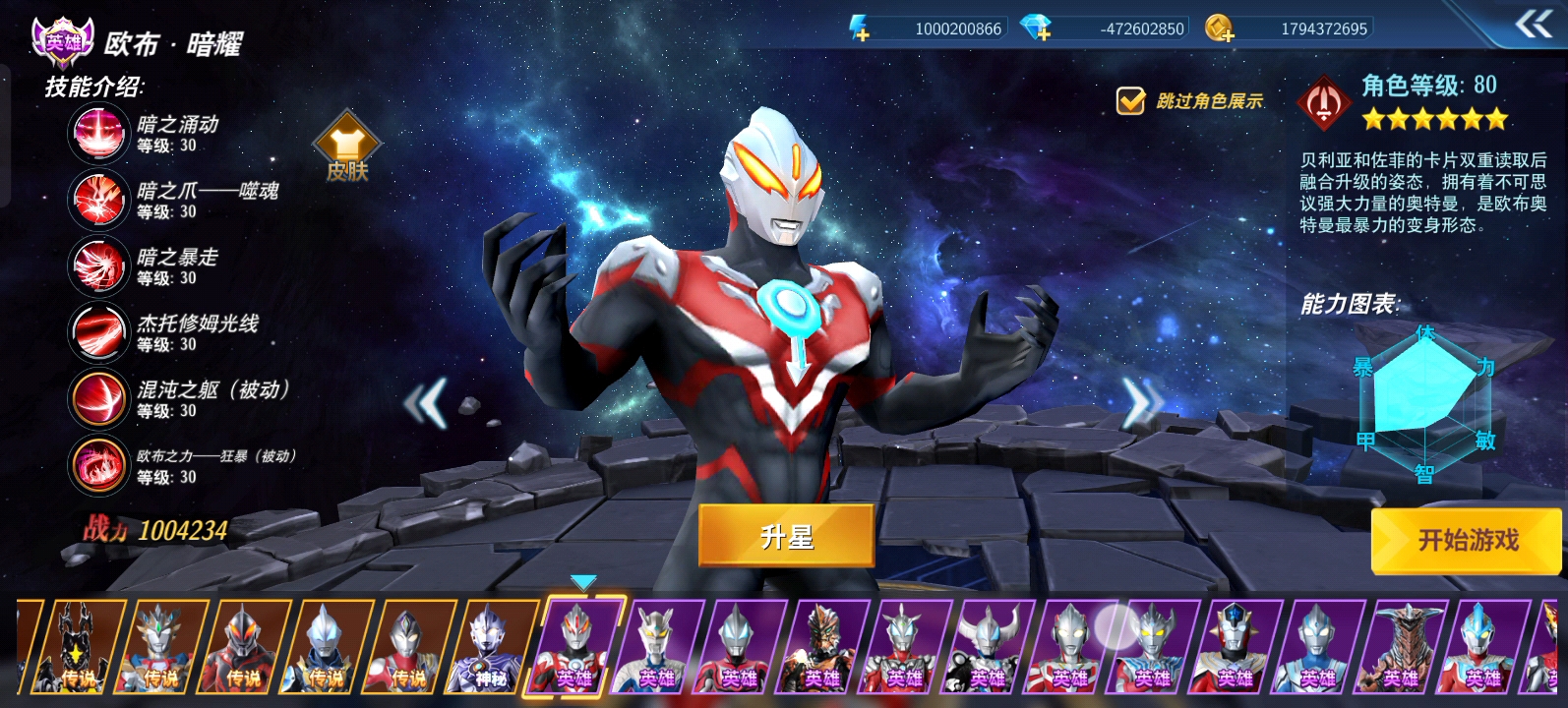Viewport: 1568px width, 708px height.
Task: Add gold coins via the coin plus icon
Action: click(x=1220, y=29)
